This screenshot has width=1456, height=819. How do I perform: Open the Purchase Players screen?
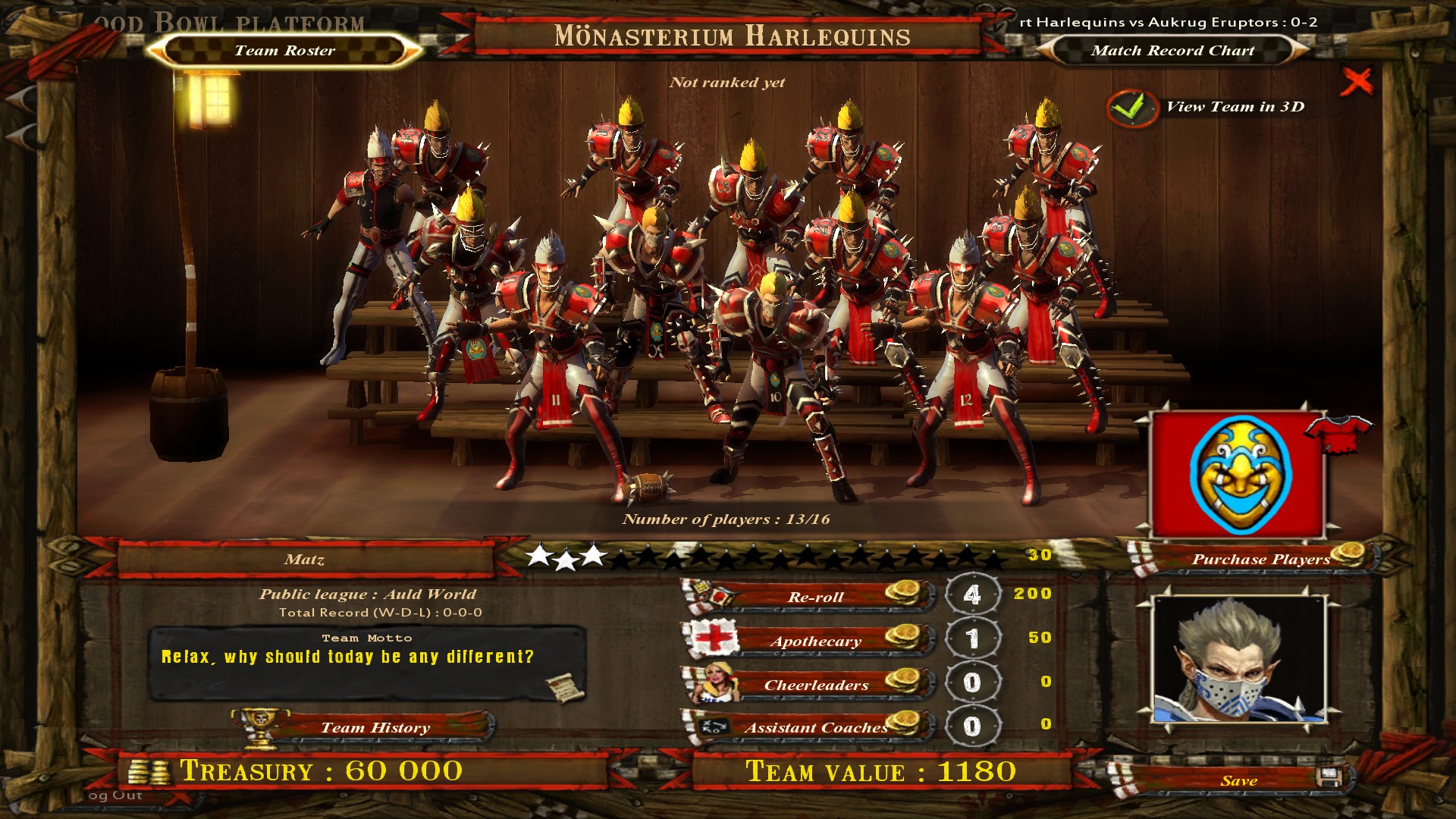pyautogui.click(x=1260, y=559)
